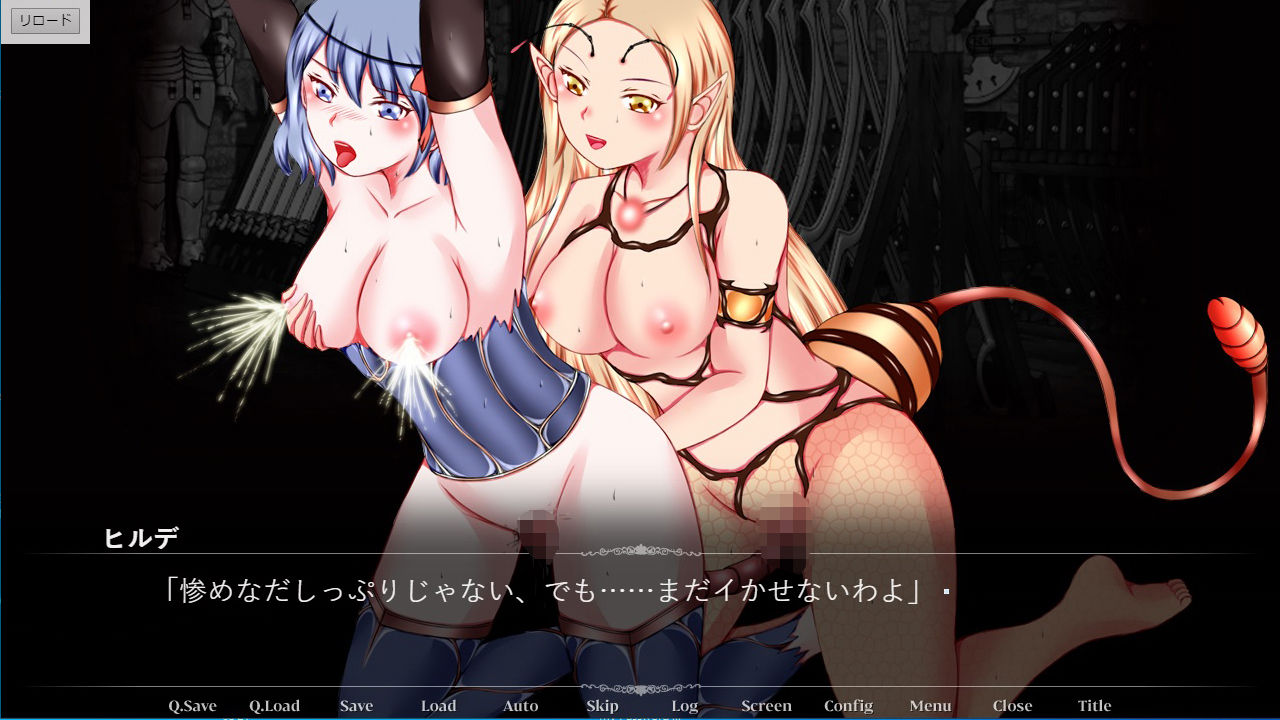1280x720 pixels.
Task: Hide the message window using Close
Action: [x=1011, y=705]
